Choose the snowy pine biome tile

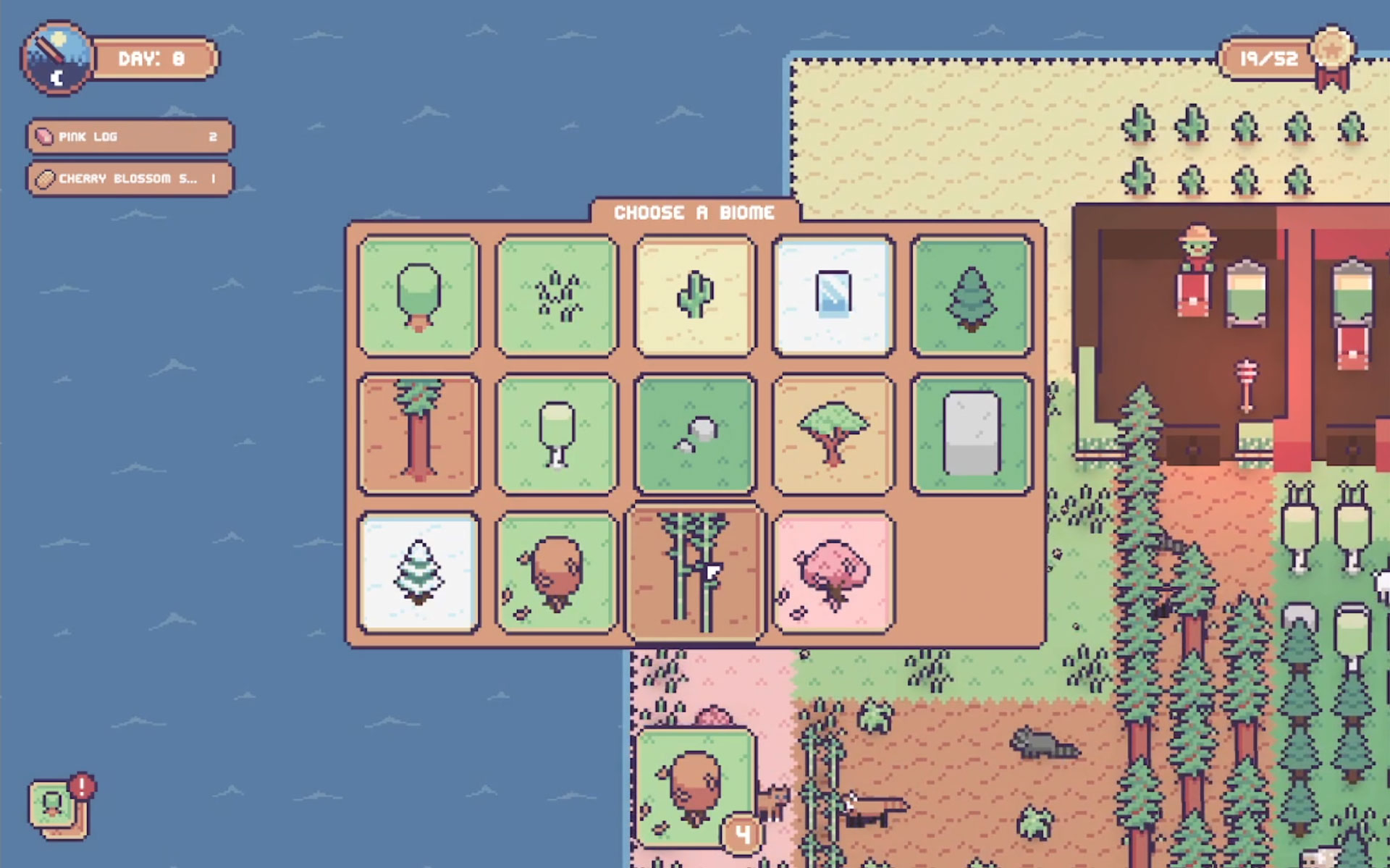pos(418,573)
